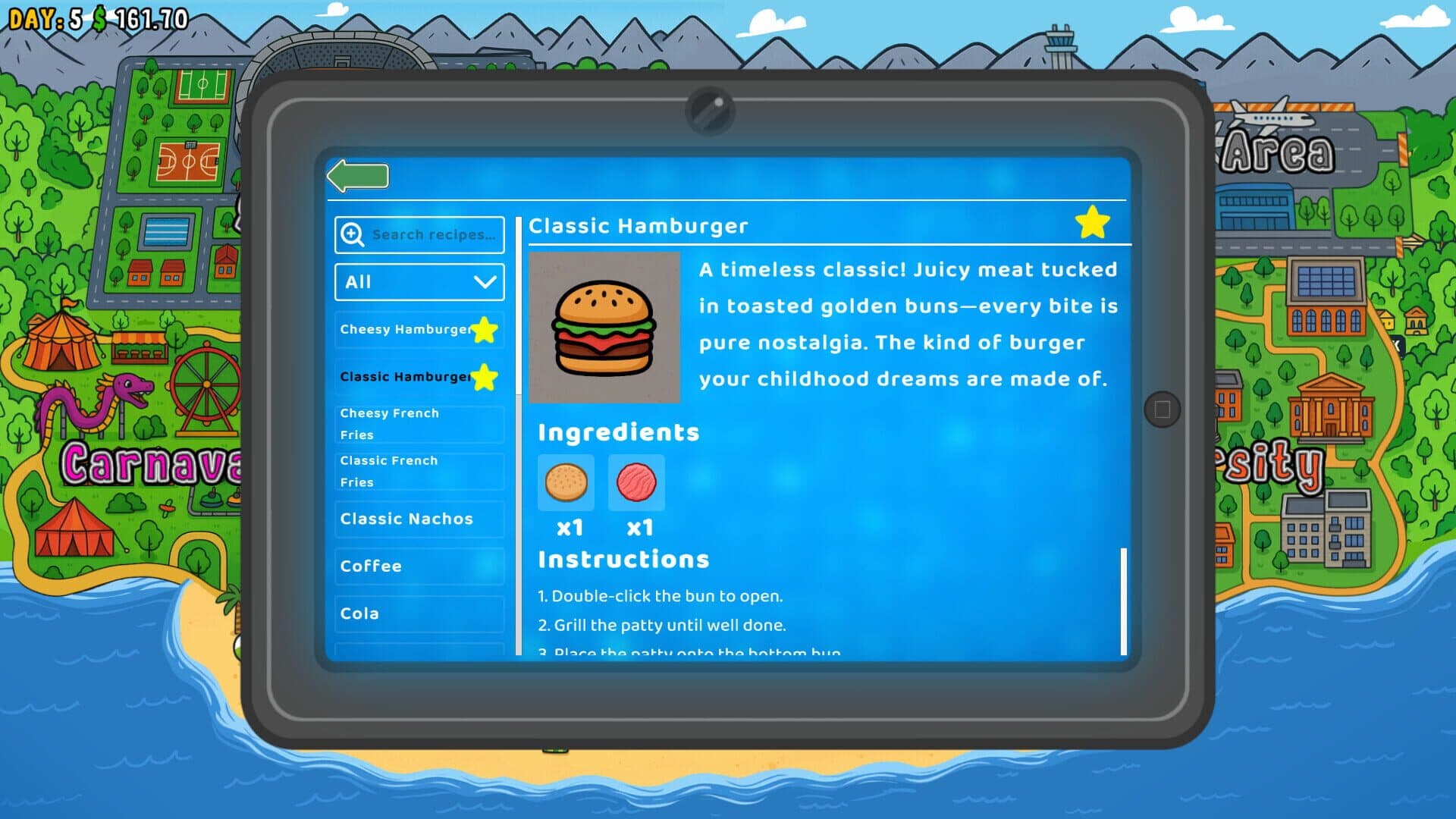Unfavorite Cheesy Hamburger via its star

tap(485, 329)
